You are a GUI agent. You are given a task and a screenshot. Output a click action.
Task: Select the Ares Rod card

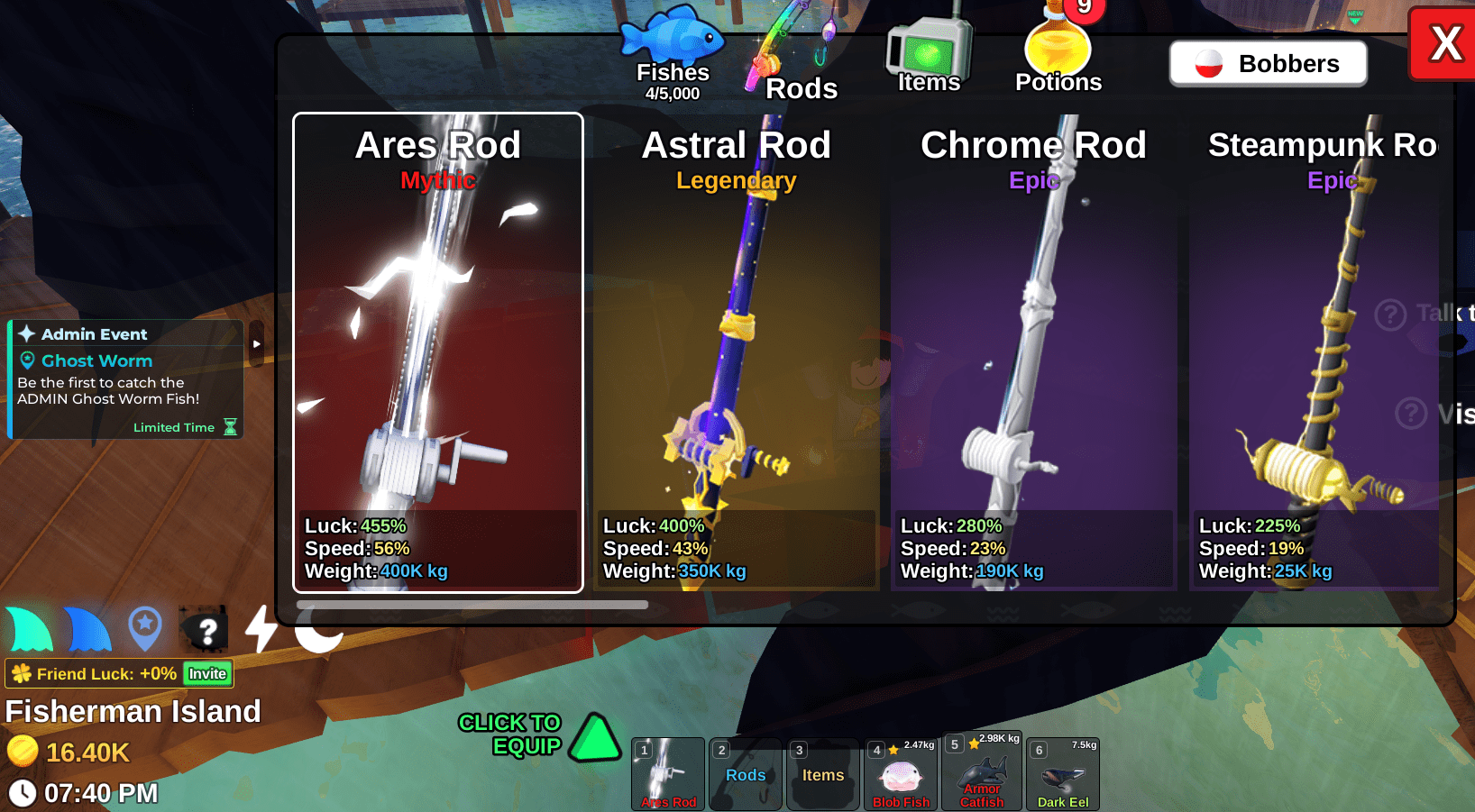438,352
